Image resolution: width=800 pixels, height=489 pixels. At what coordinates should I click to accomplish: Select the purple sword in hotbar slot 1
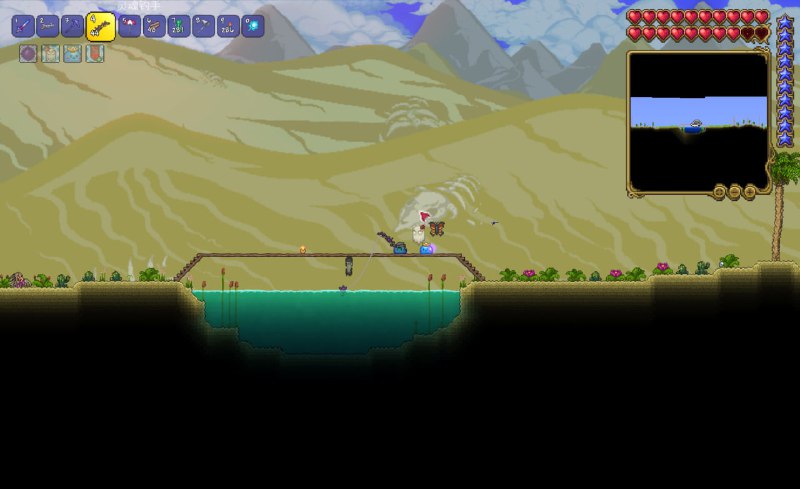[x=22, y=26]
